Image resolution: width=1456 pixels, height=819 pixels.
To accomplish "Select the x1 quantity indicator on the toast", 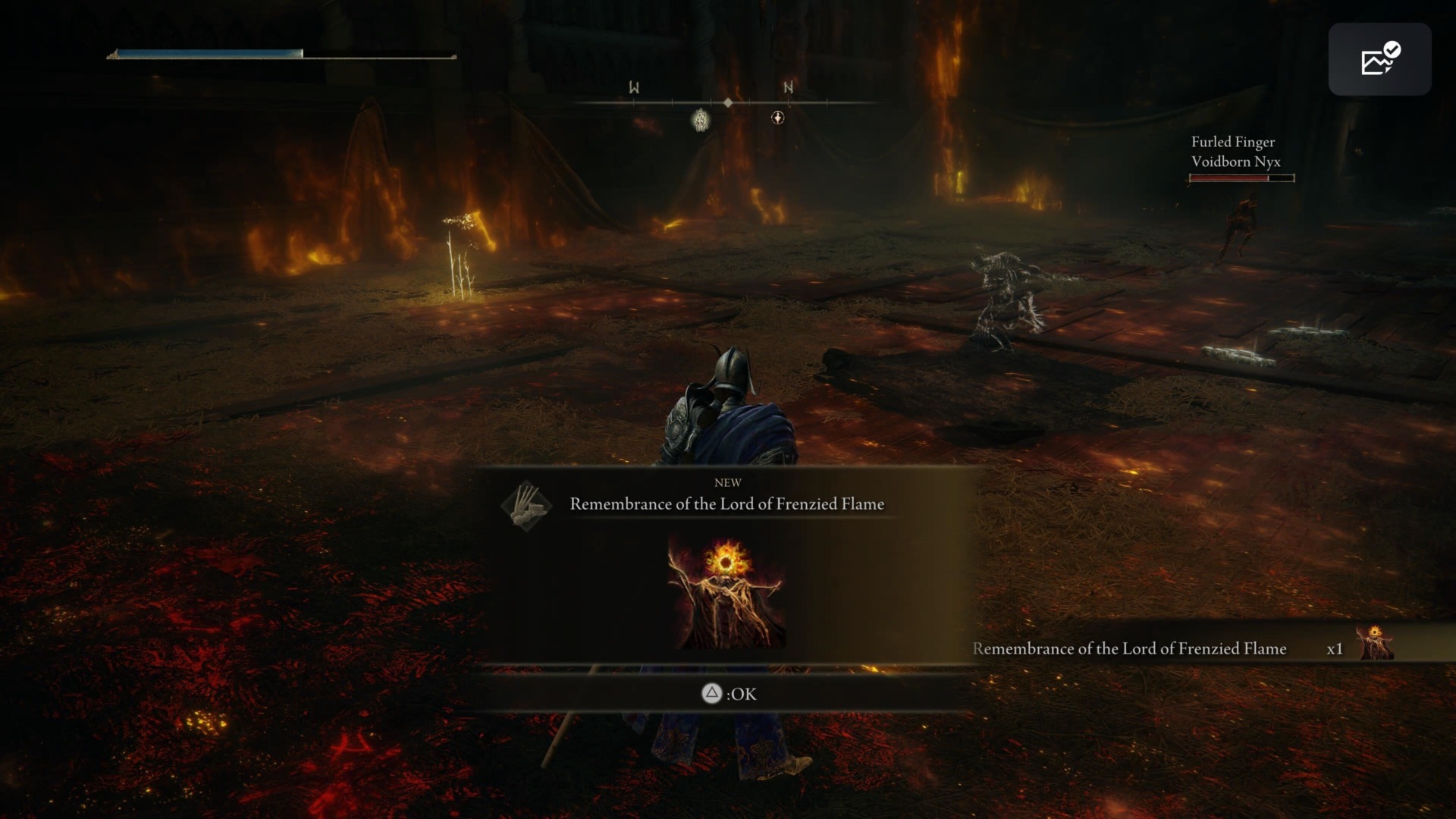I will [x=1335, y=648].
